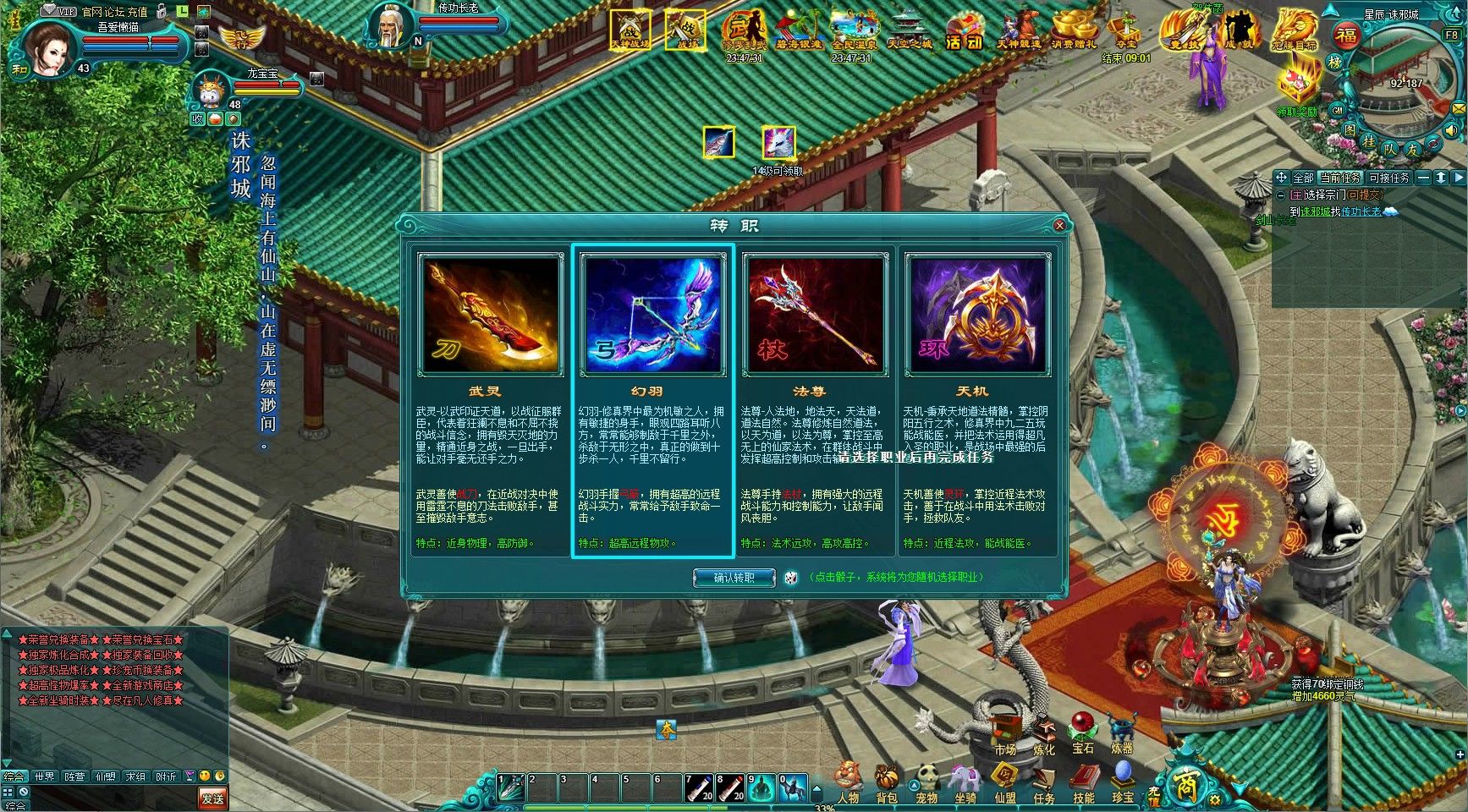Viewport: 1468px width, 812px height.
Task: Roll the dice for a random class
Action: [790, 578]
